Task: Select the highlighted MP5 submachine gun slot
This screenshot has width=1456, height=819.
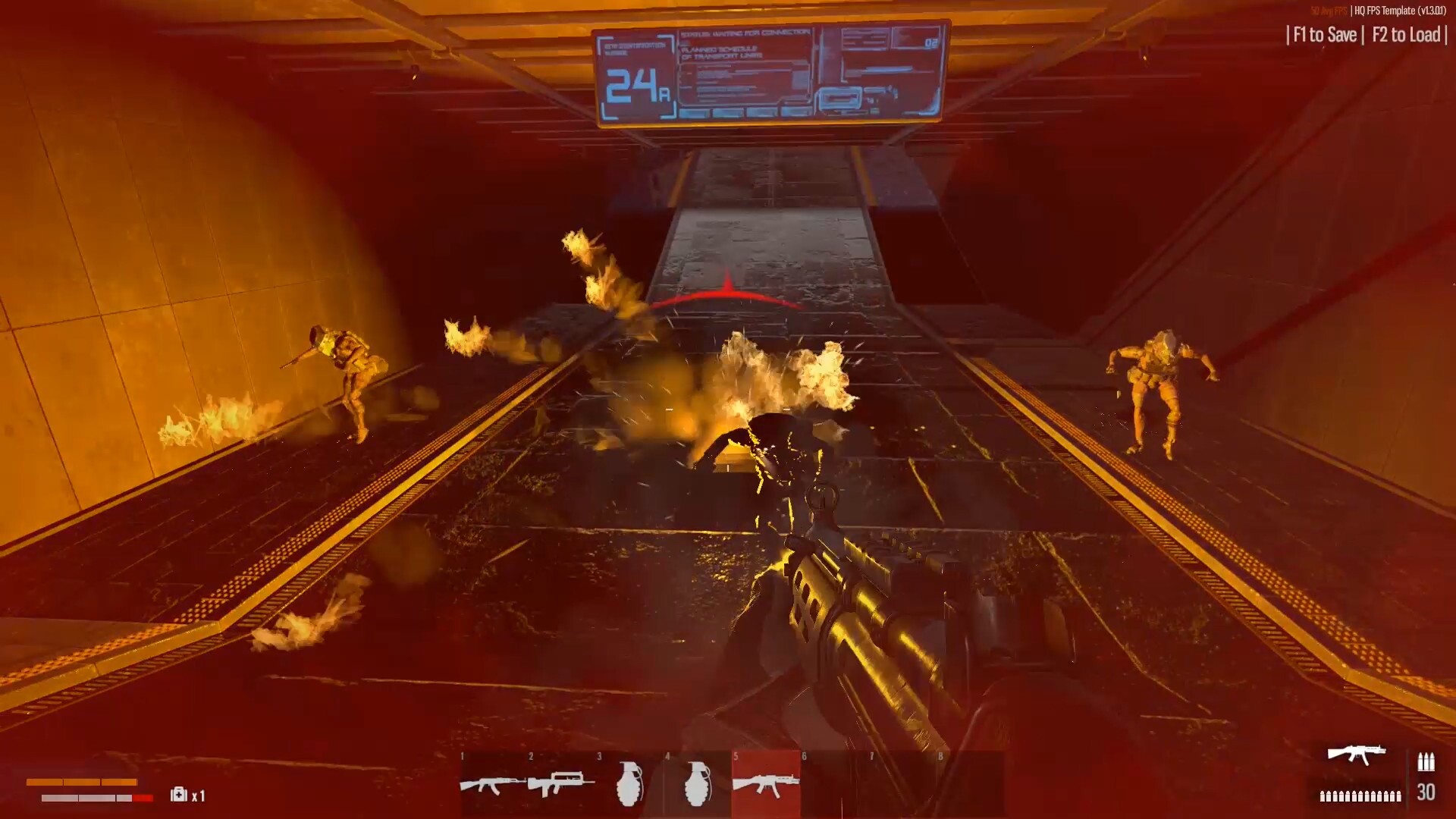Action: pyautogui.click(x=766, y=784)
